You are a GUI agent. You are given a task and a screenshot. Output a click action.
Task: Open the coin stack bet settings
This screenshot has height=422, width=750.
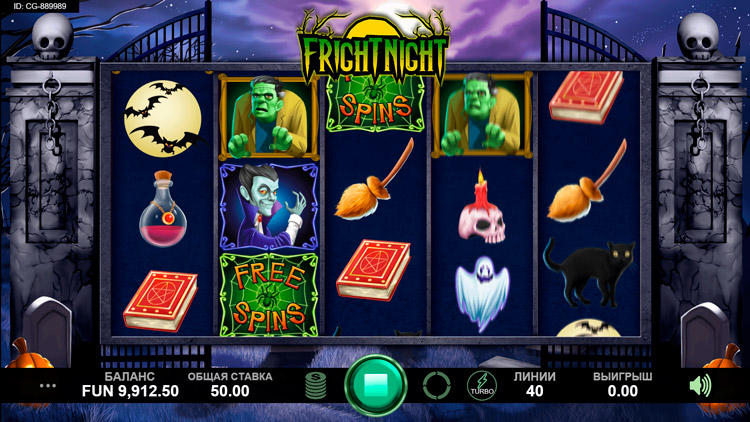pos(317,385)
